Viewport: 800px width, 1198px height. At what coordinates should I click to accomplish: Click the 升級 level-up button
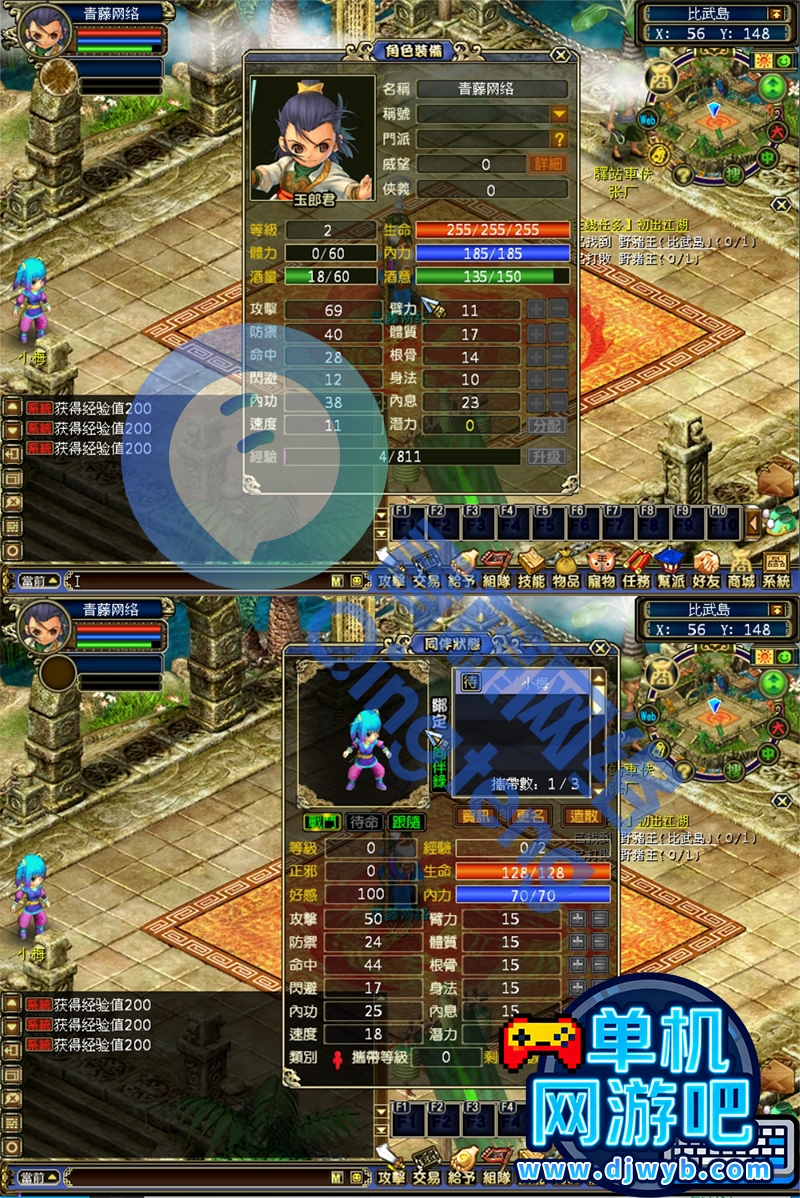(547, 457)
